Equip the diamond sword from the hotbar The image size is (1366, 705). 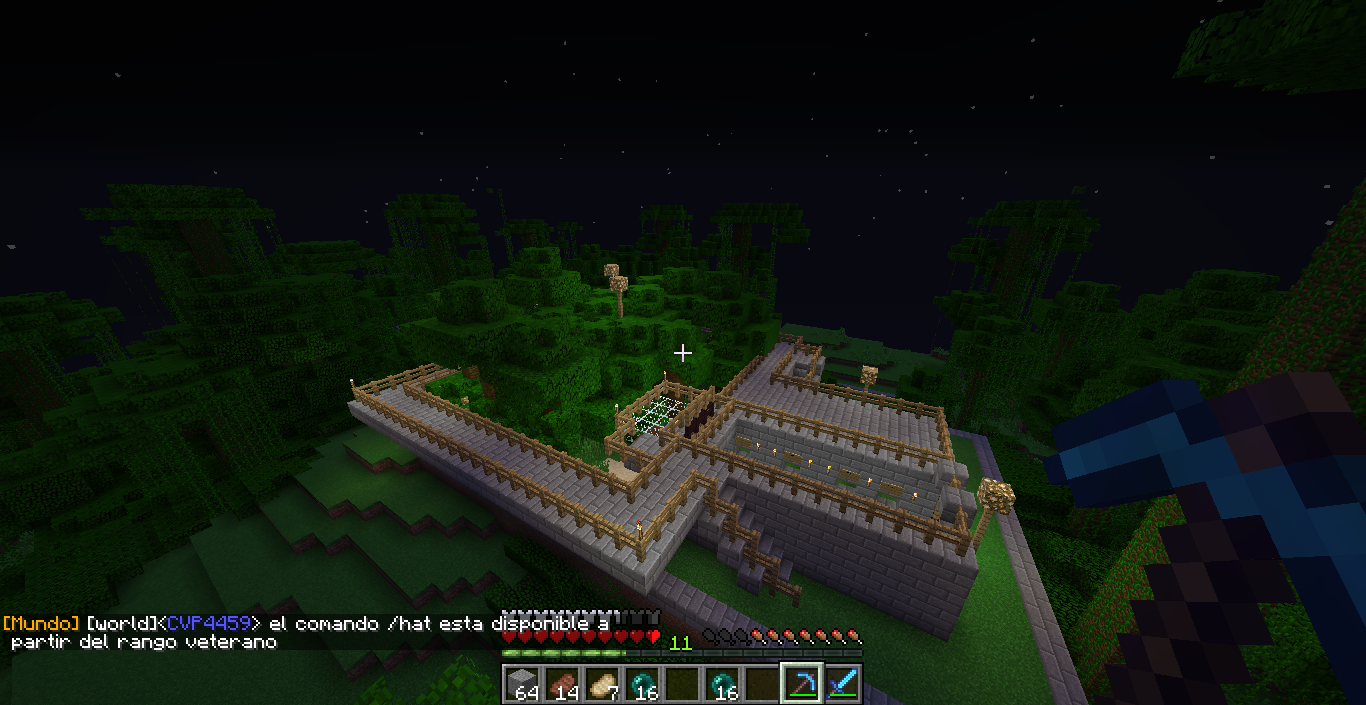click(x=842, y=684)
